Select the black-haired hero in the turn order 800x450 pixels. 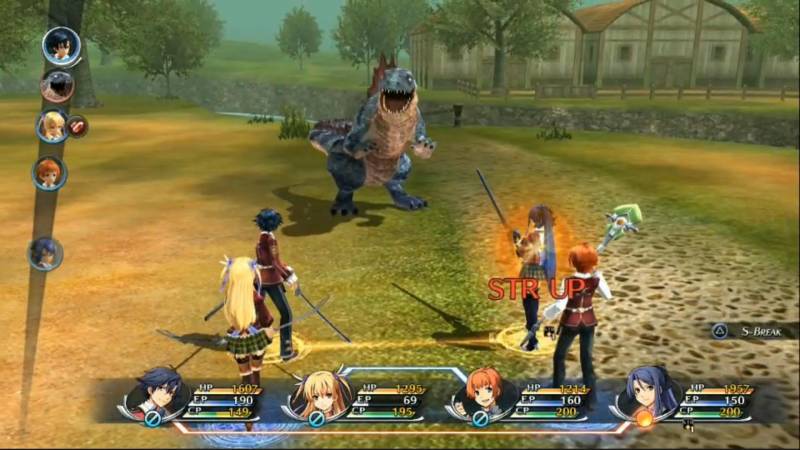click(60, 45)
